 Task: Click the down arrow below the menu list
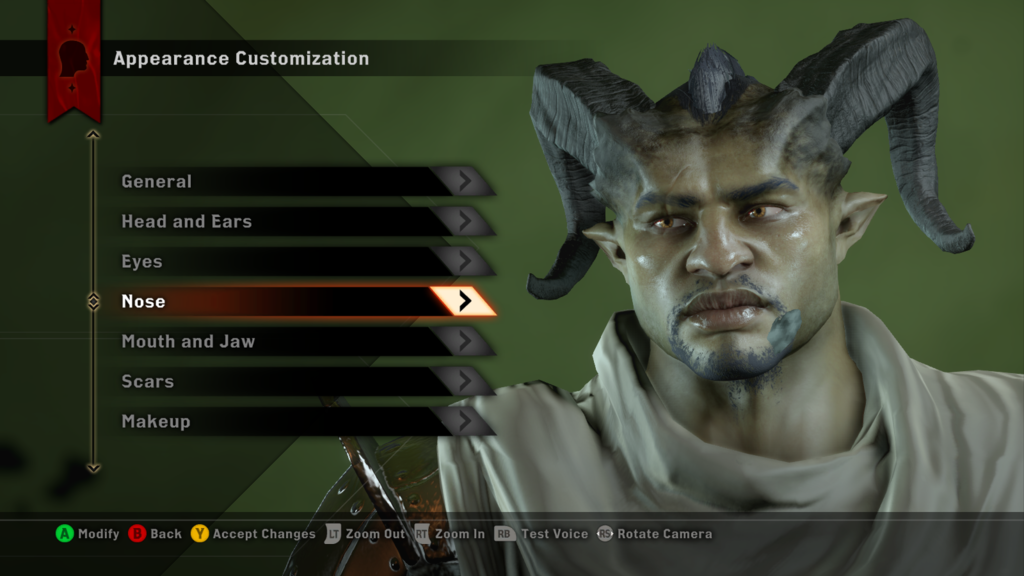[x=93, y=467]
